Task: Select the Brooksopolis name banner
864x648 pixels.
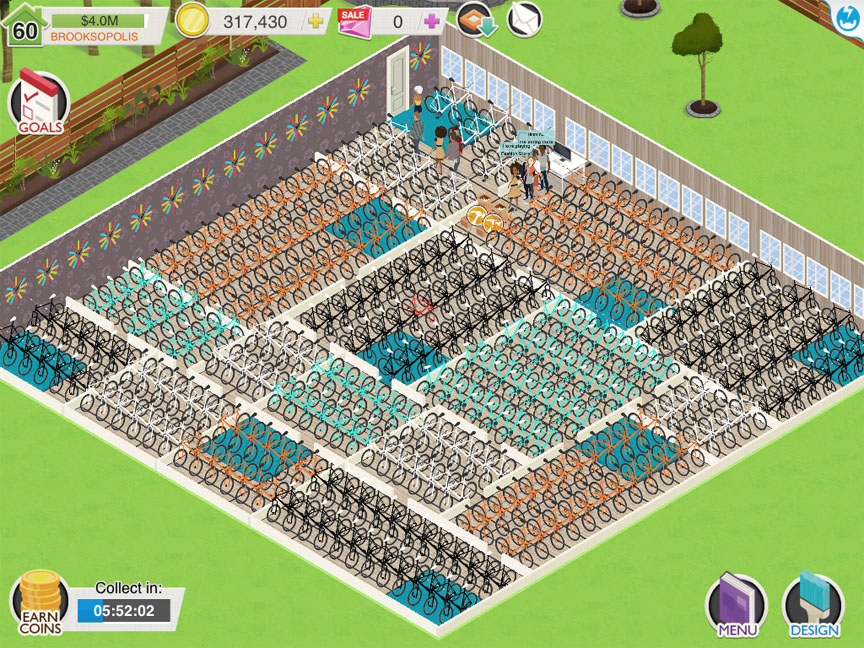Action: (95, 36)
